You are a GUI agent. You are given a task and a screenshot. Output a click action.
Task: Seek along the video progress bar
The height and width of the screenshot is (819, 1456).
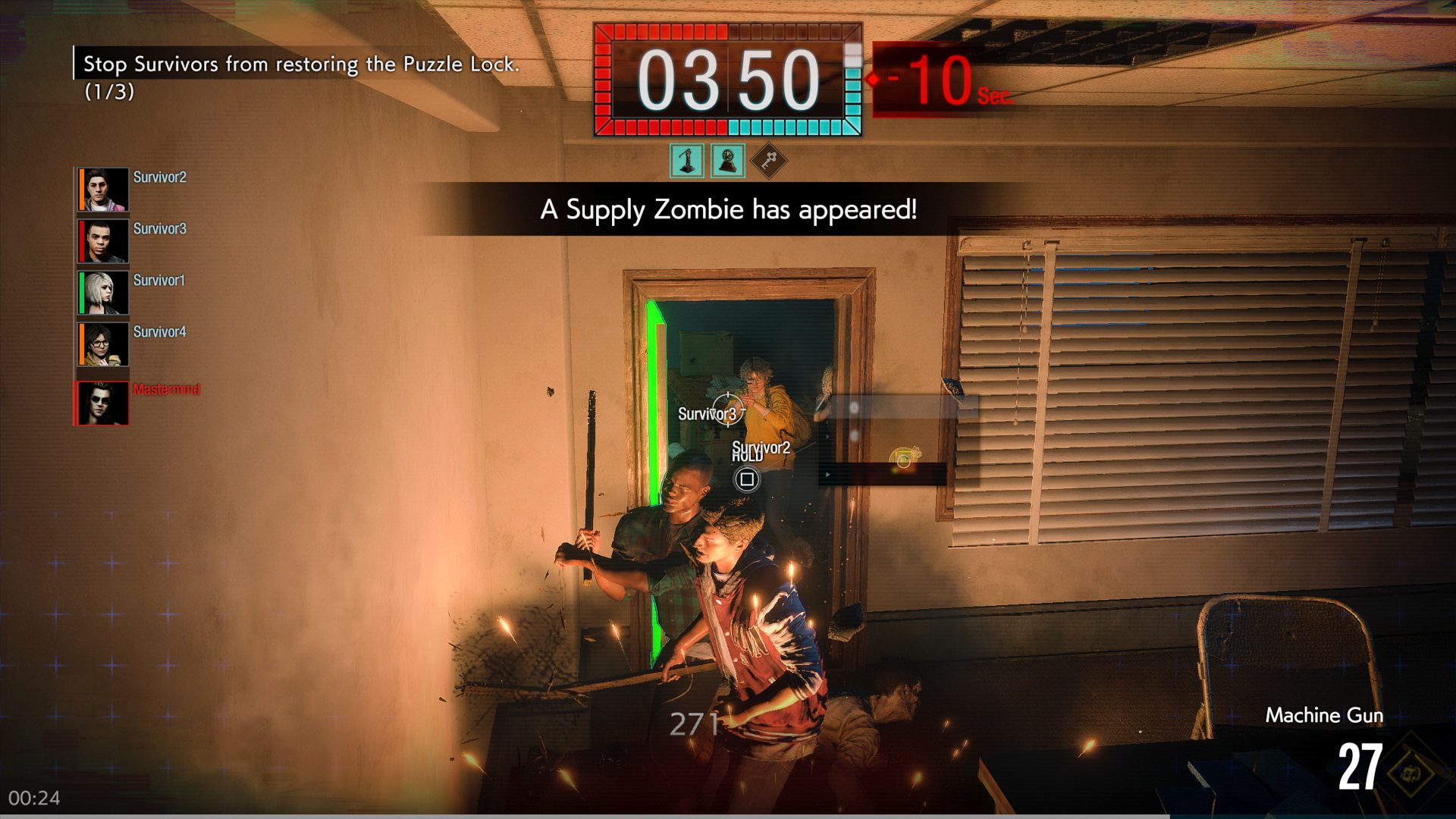click(728, 816)
